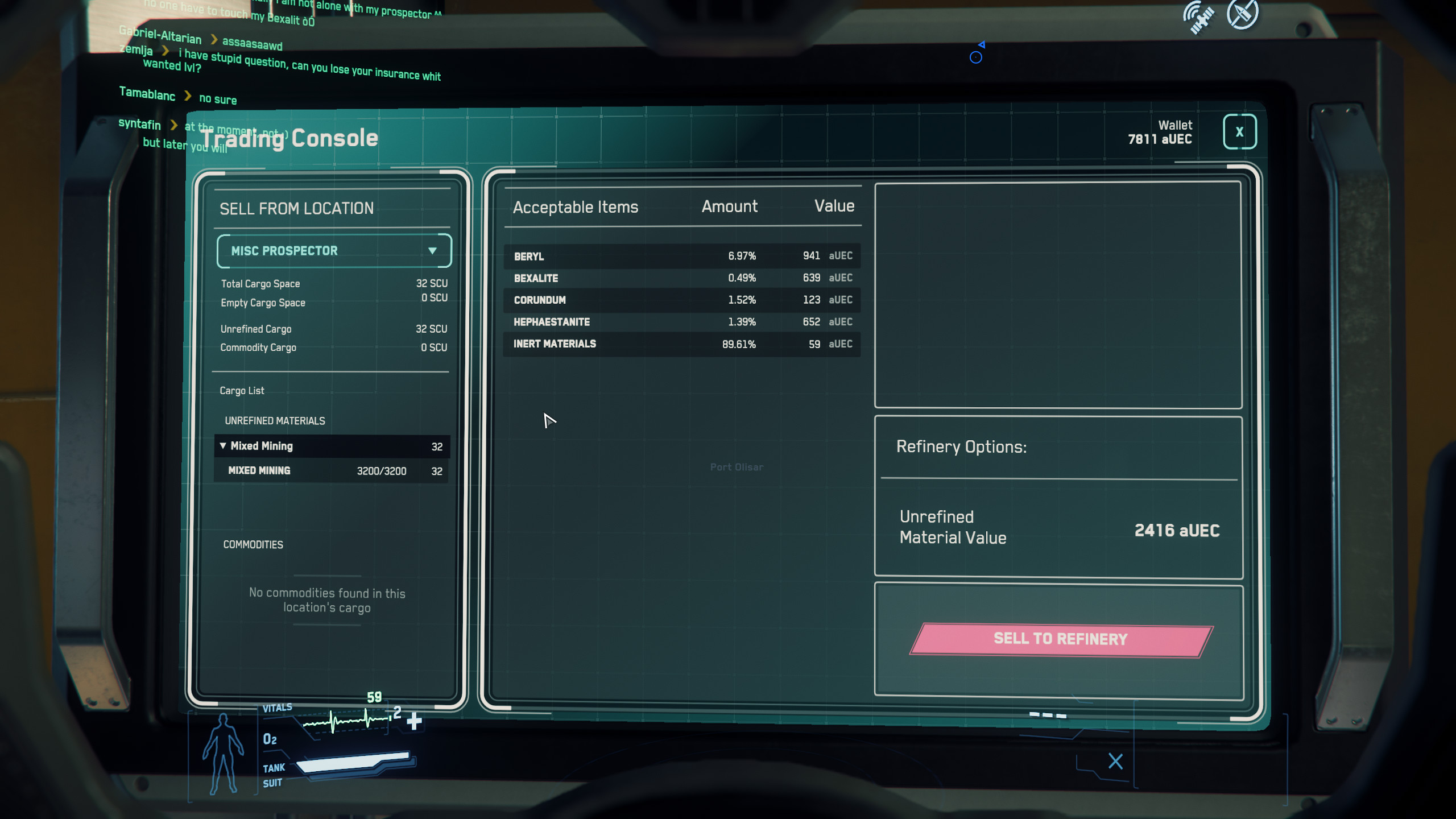Sell cargo with Sell to Refinery button
This screenshot has height=819, width=1456.
(x=1061, y=639)
